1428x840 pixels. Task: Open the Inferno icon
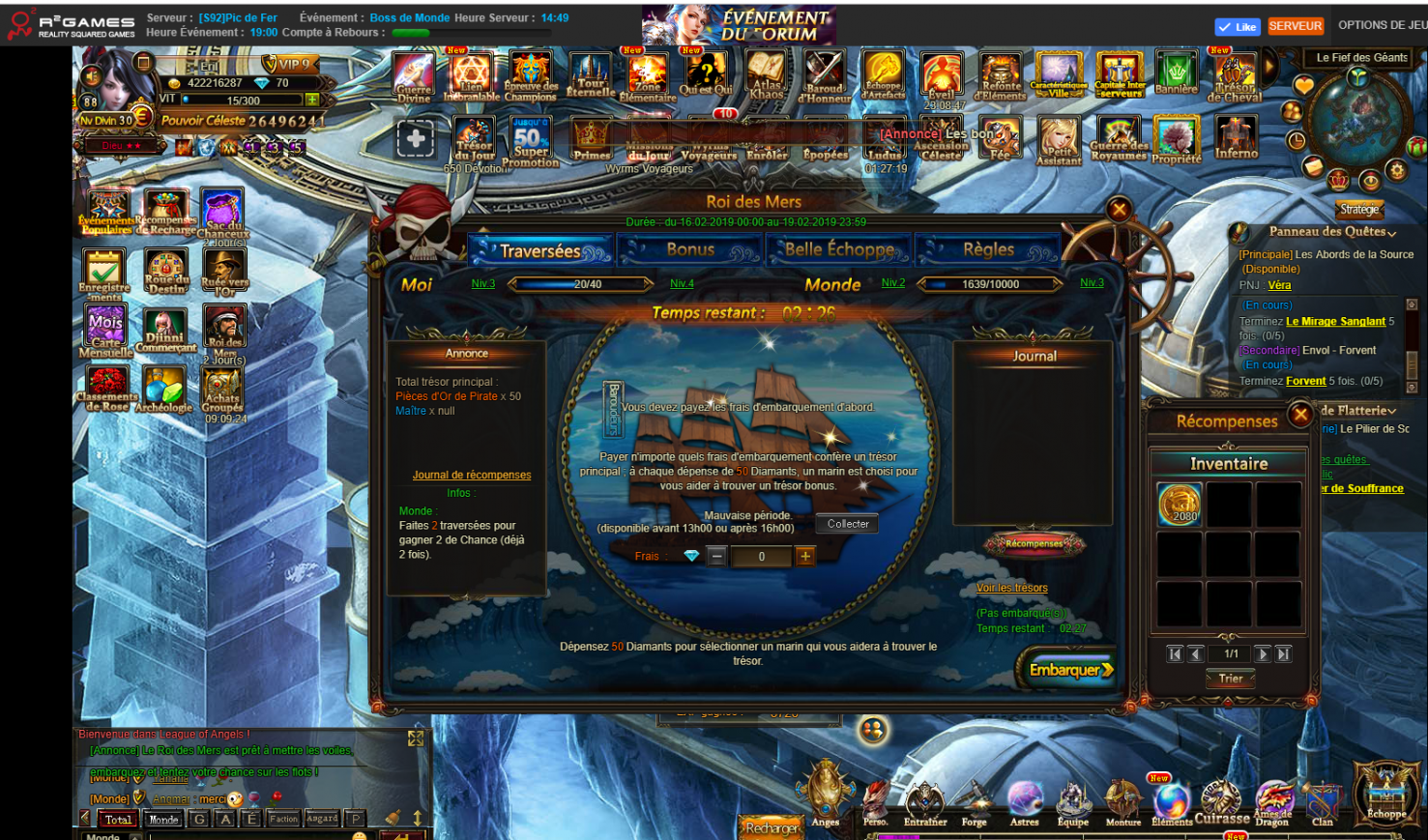[x=1236, y=138]
